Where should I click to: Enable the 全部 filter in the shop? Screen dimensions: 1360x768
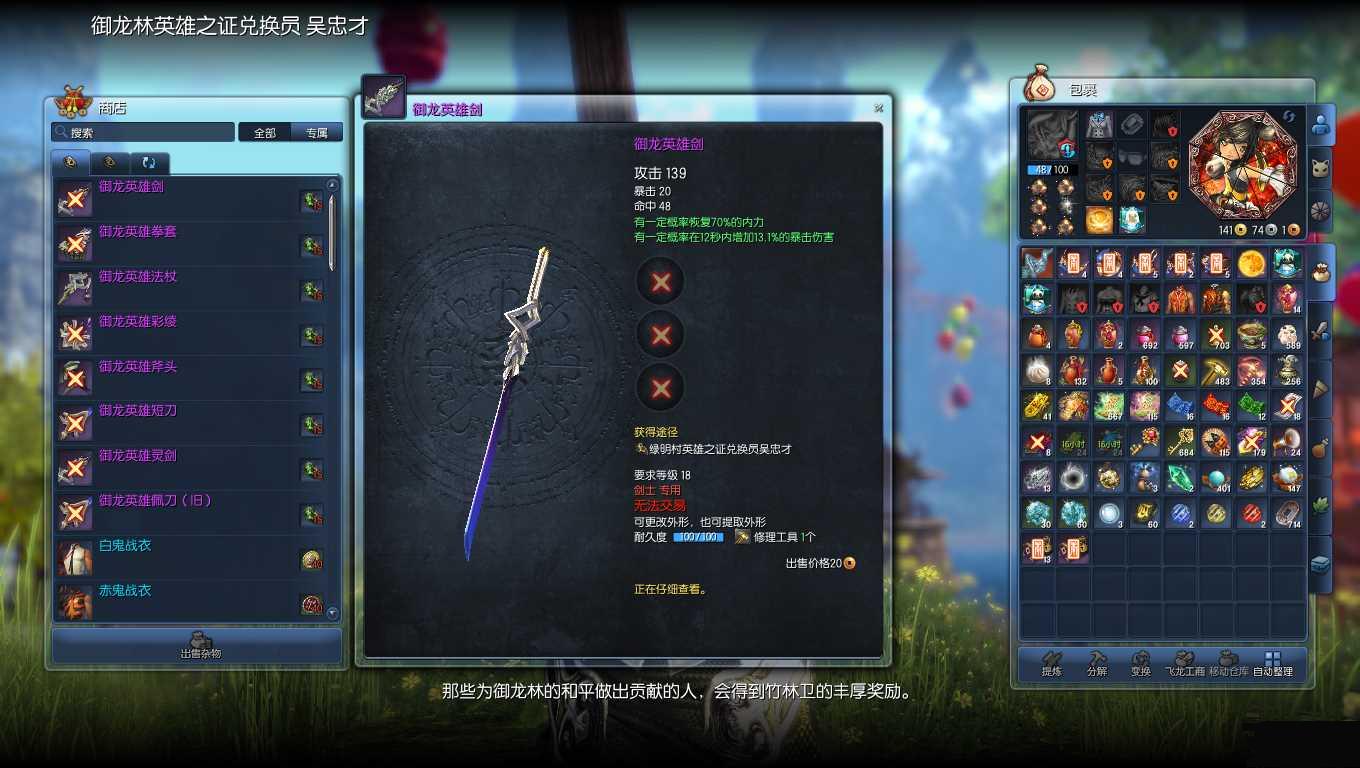[264, 132]
